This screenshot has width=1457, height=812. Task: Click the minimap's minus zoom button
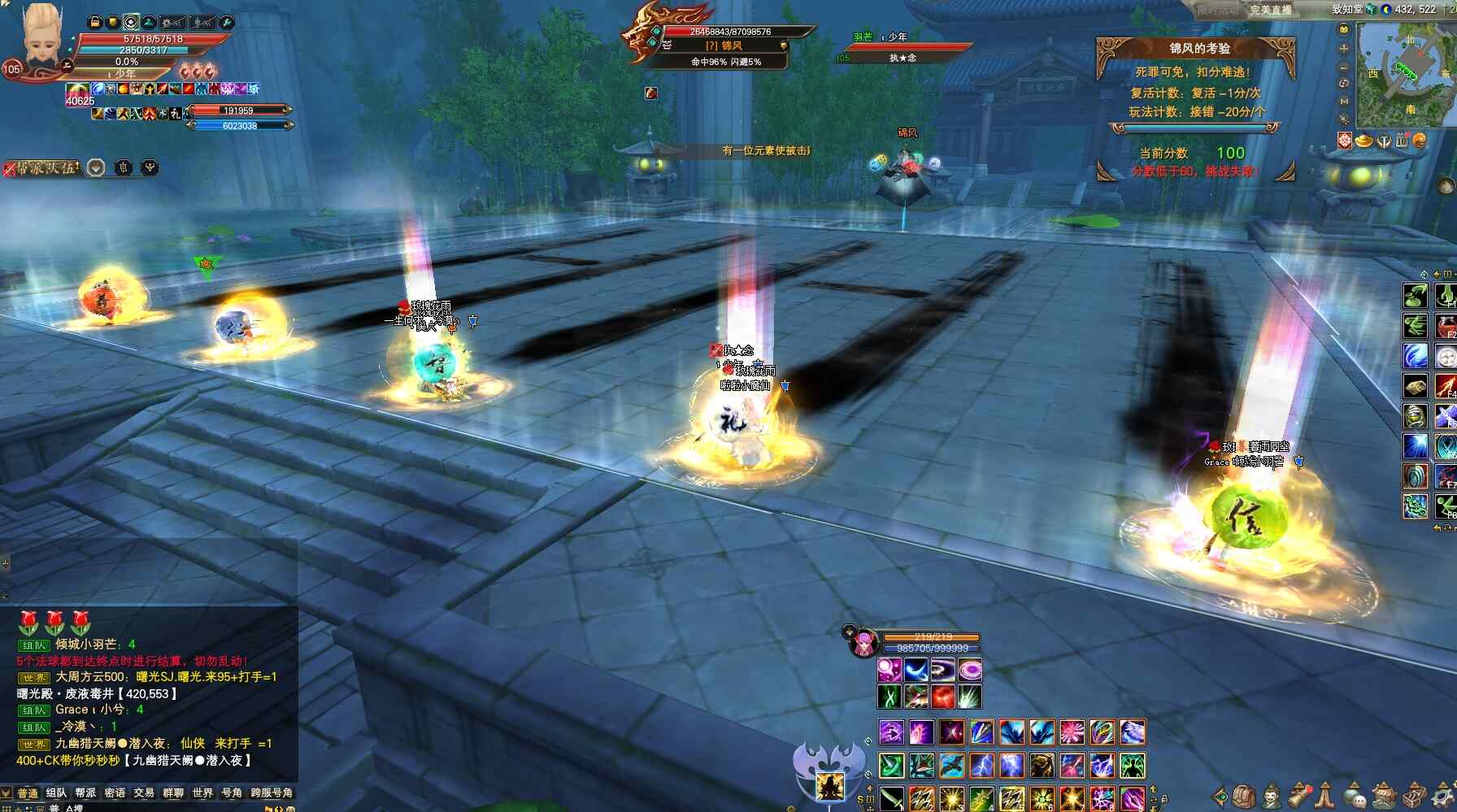tap(1344, 66)
